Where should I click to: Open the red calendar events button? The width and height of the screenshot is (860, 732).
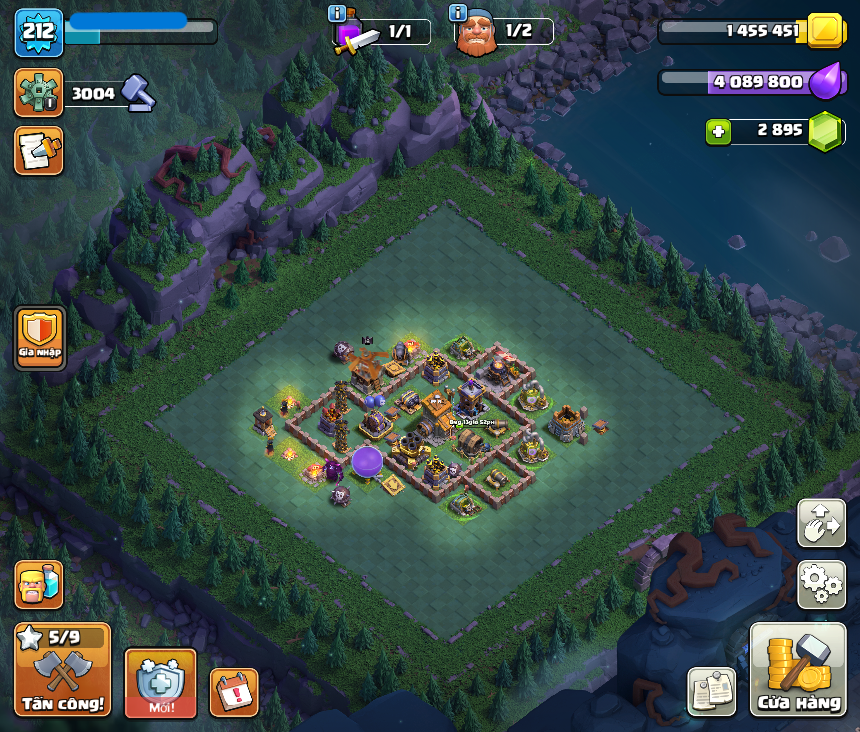tap(234, 692)
